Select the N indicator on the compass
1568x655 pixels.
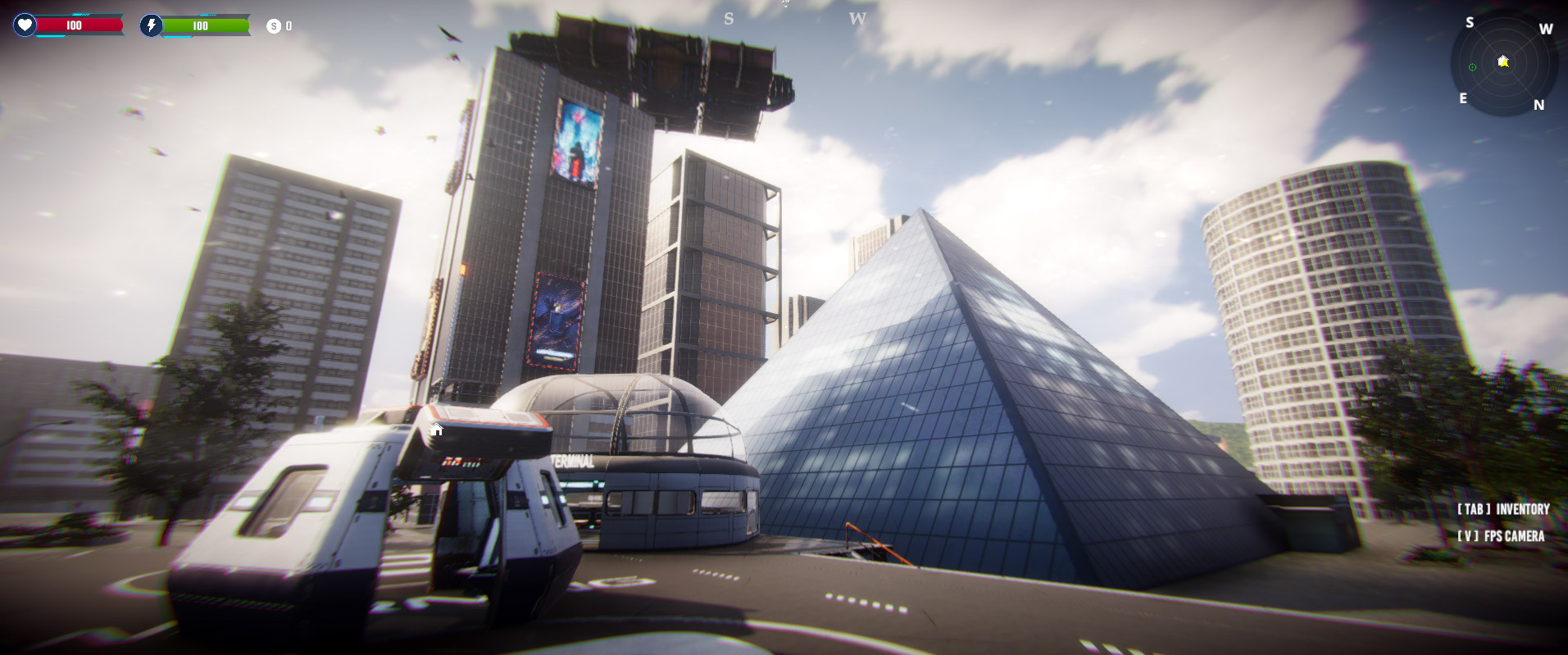(x=1538, y=105)
